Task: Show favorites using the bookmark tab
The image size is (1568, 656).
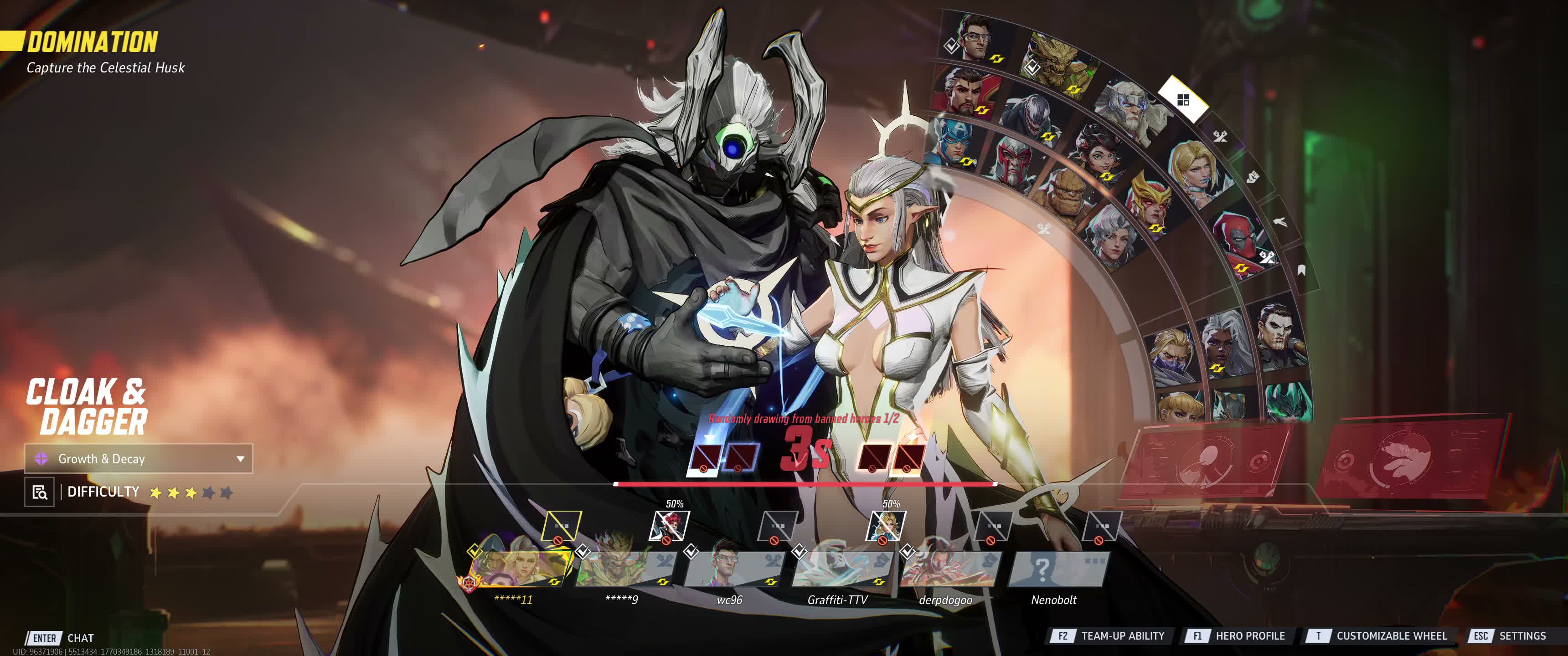Action: [1301, 270]
